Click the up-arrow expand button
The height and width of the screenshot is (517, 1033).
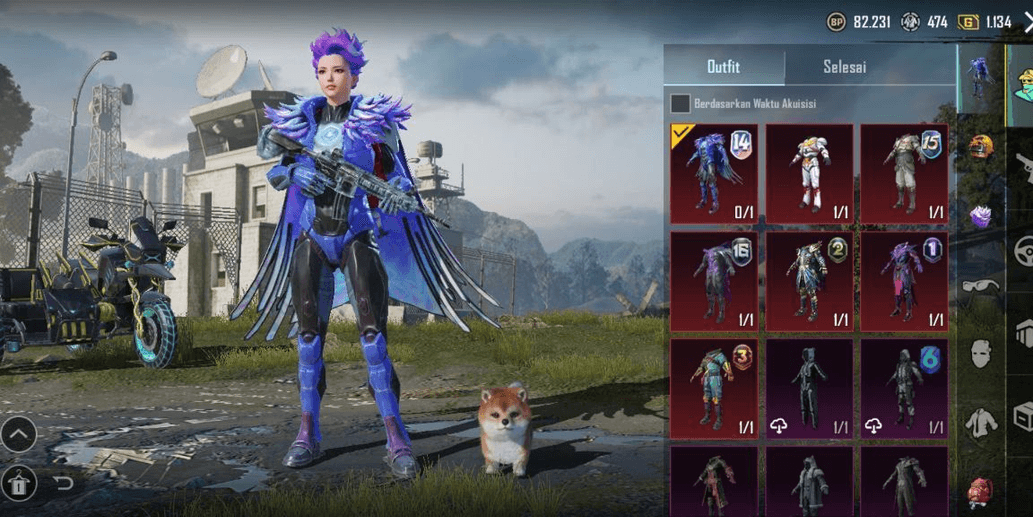[19, 434]
